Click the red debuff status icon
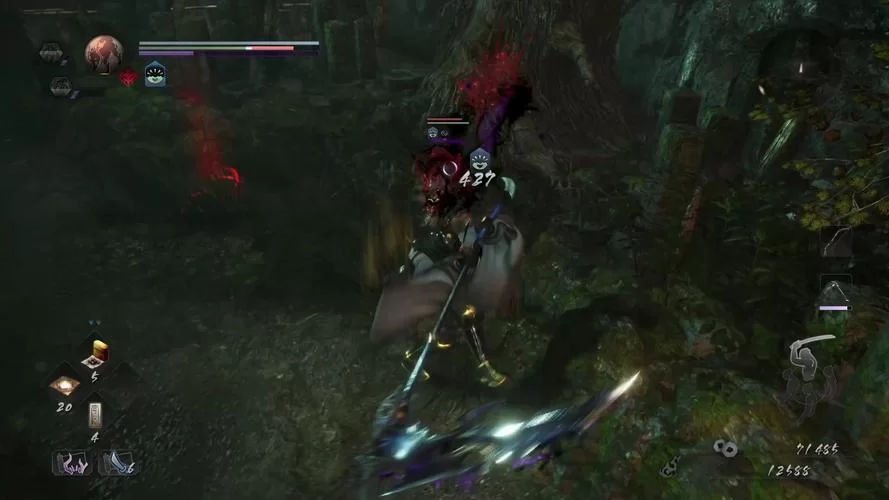889x500 pixels. (x=129, y=77)
